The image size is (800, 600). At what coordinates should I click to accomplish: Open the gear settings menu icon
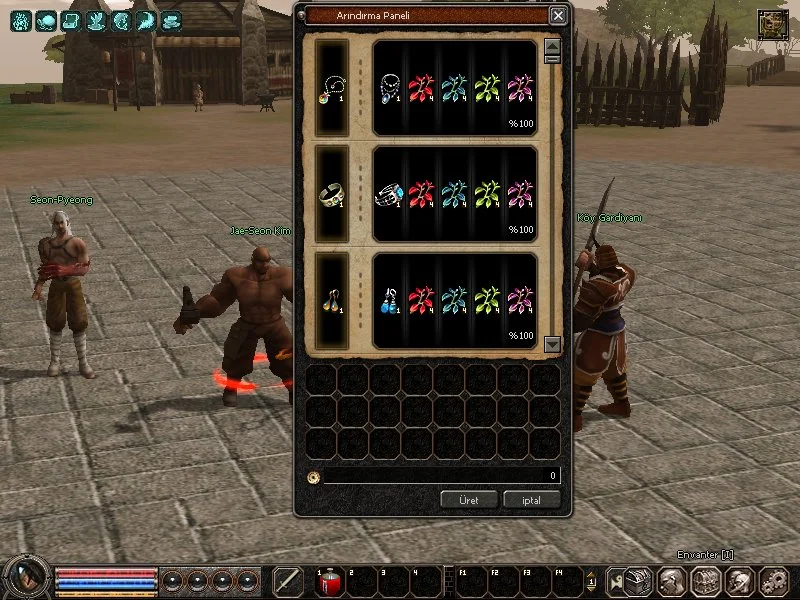(x=773, y=580)
